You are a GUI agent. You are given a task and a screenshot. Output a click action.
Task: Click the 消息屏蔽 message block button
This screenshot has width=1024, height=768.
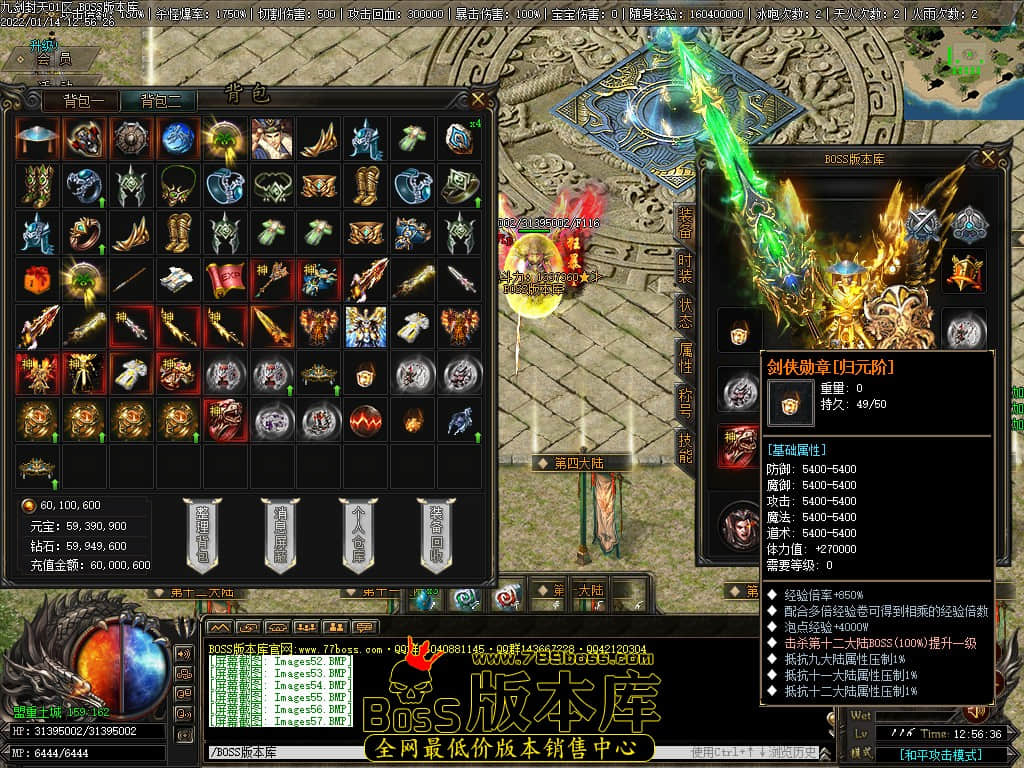point(280,535)
